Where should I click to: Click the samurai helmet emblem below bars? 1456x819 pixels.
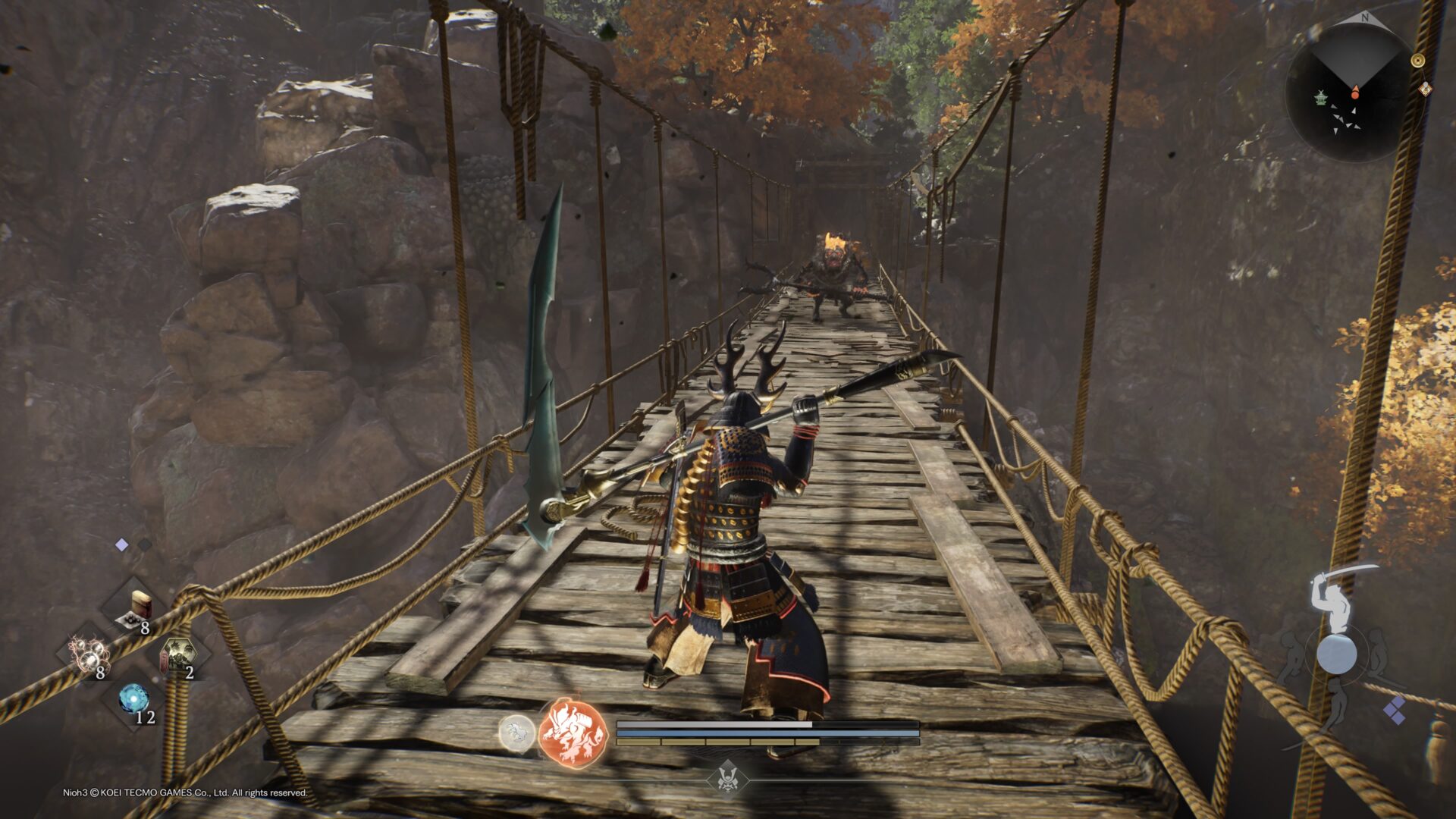(728, 779)
